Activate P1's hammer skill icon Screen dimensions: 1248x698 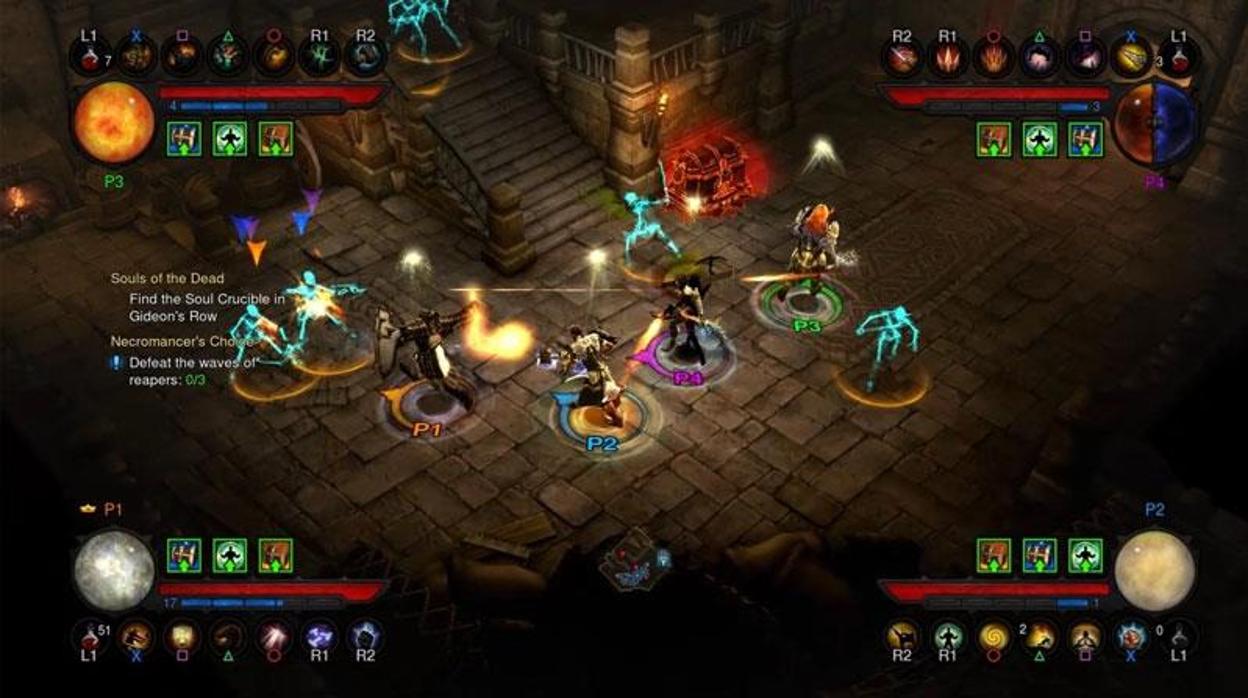point(135,636)
